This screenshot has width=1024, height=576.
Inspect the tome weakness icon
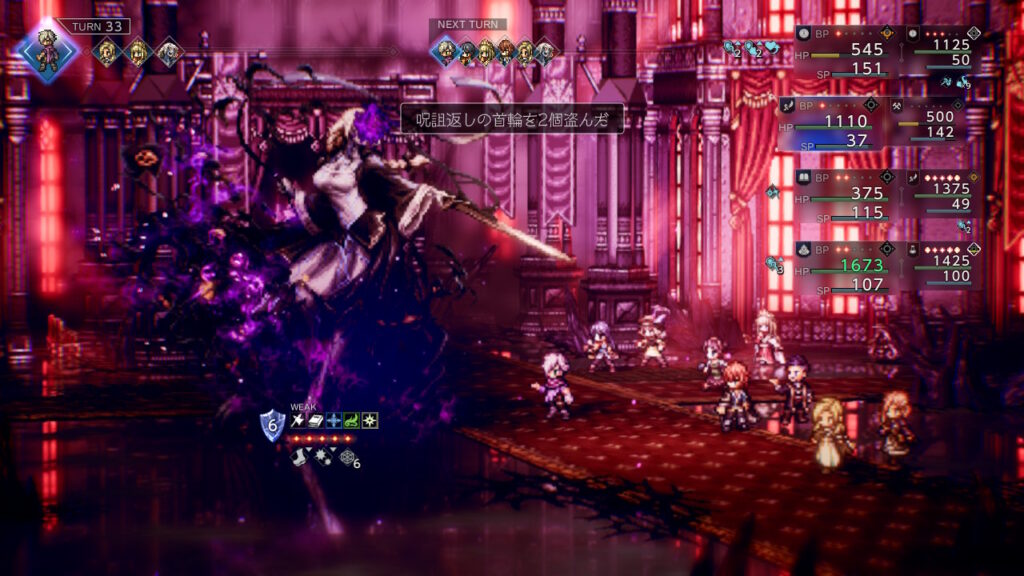click(316, 421)
